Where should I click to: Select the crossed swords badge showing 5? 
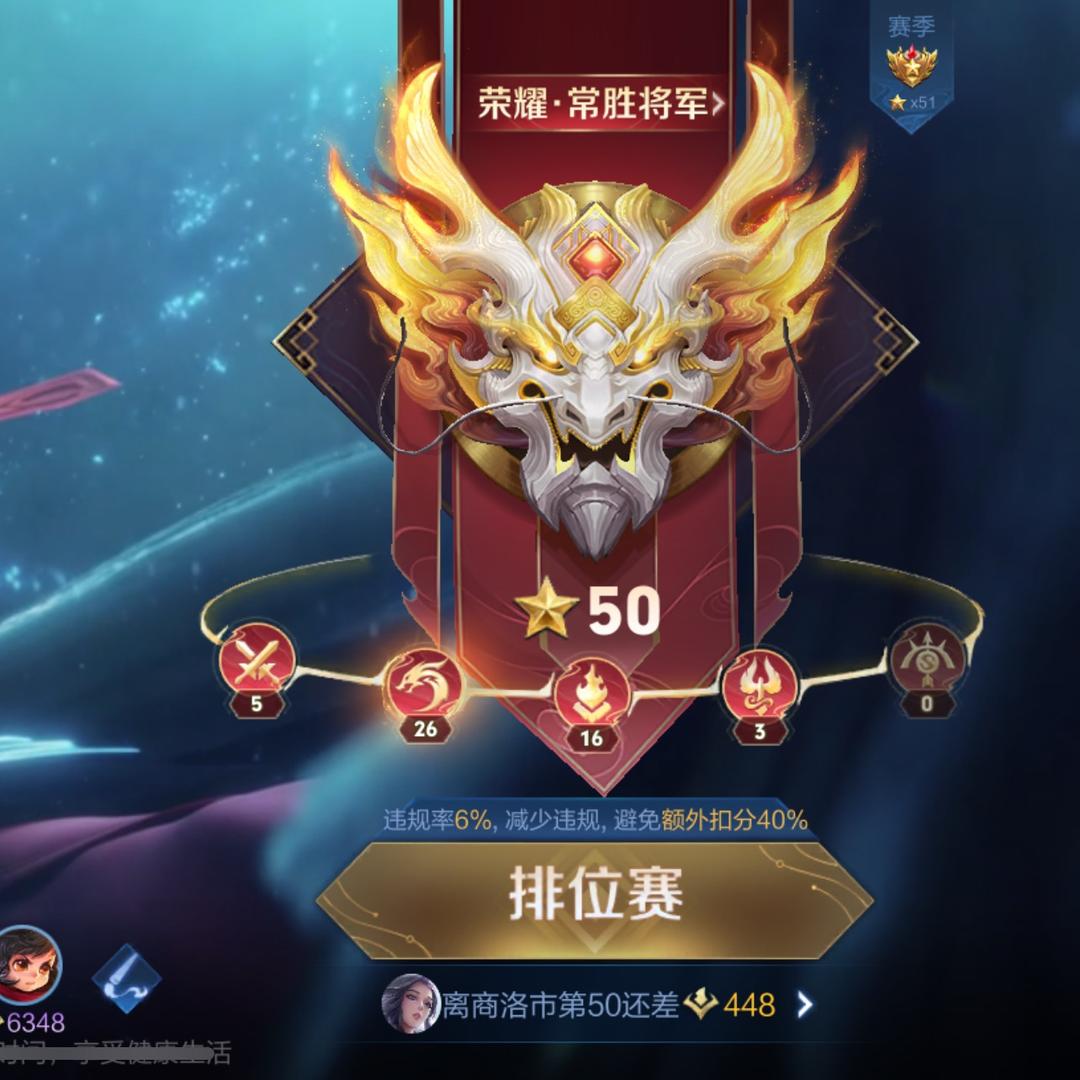pos(257,657)
